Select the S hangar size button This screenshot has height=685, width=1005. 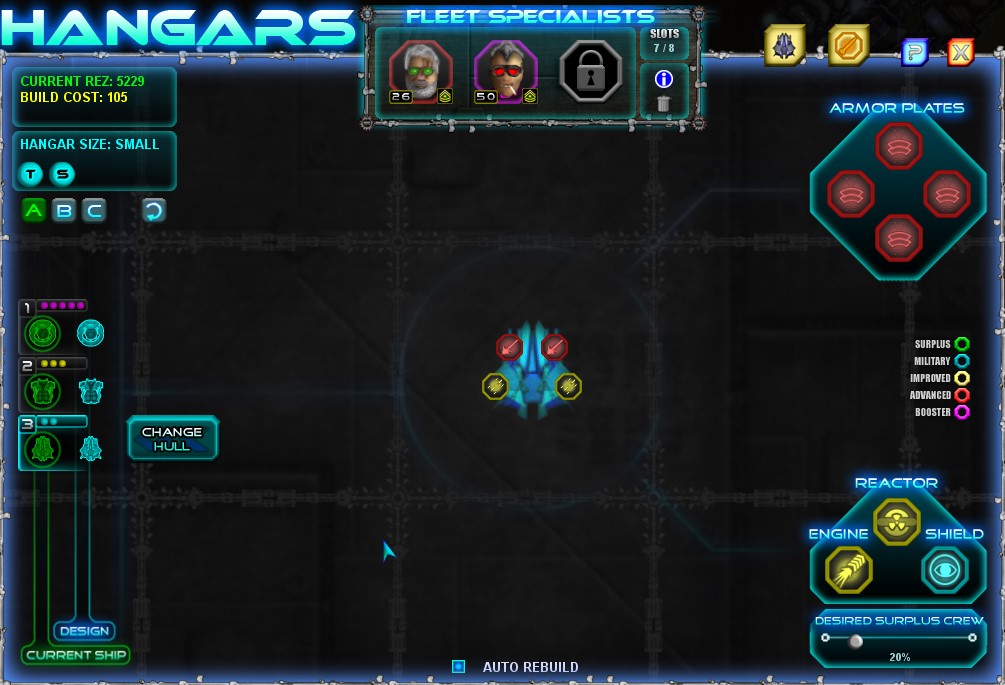point(63,174)
